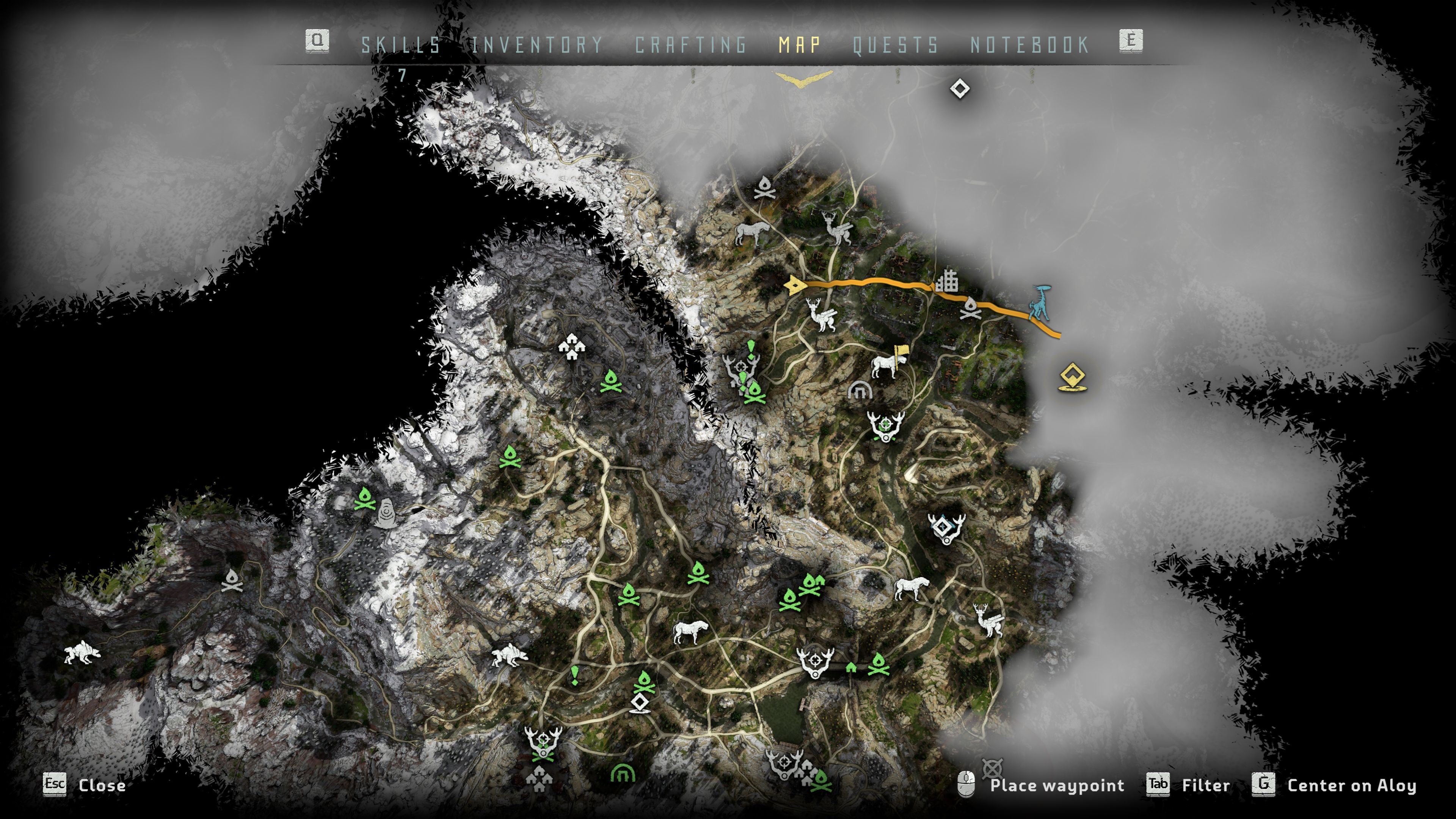
Task: Select the Map tab
Action: tap(800, 45)
